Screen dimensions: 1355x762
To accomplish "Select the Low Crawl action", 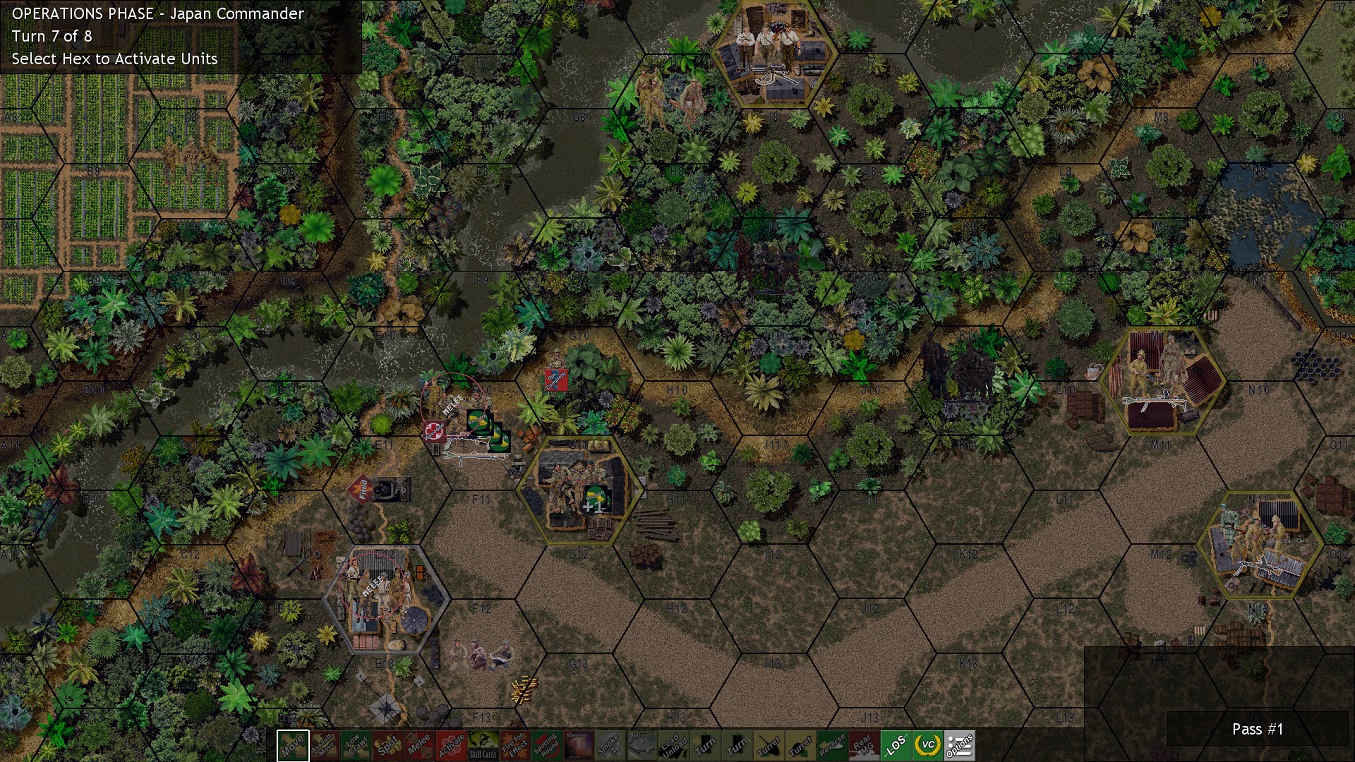I will [x=356, y=746].
